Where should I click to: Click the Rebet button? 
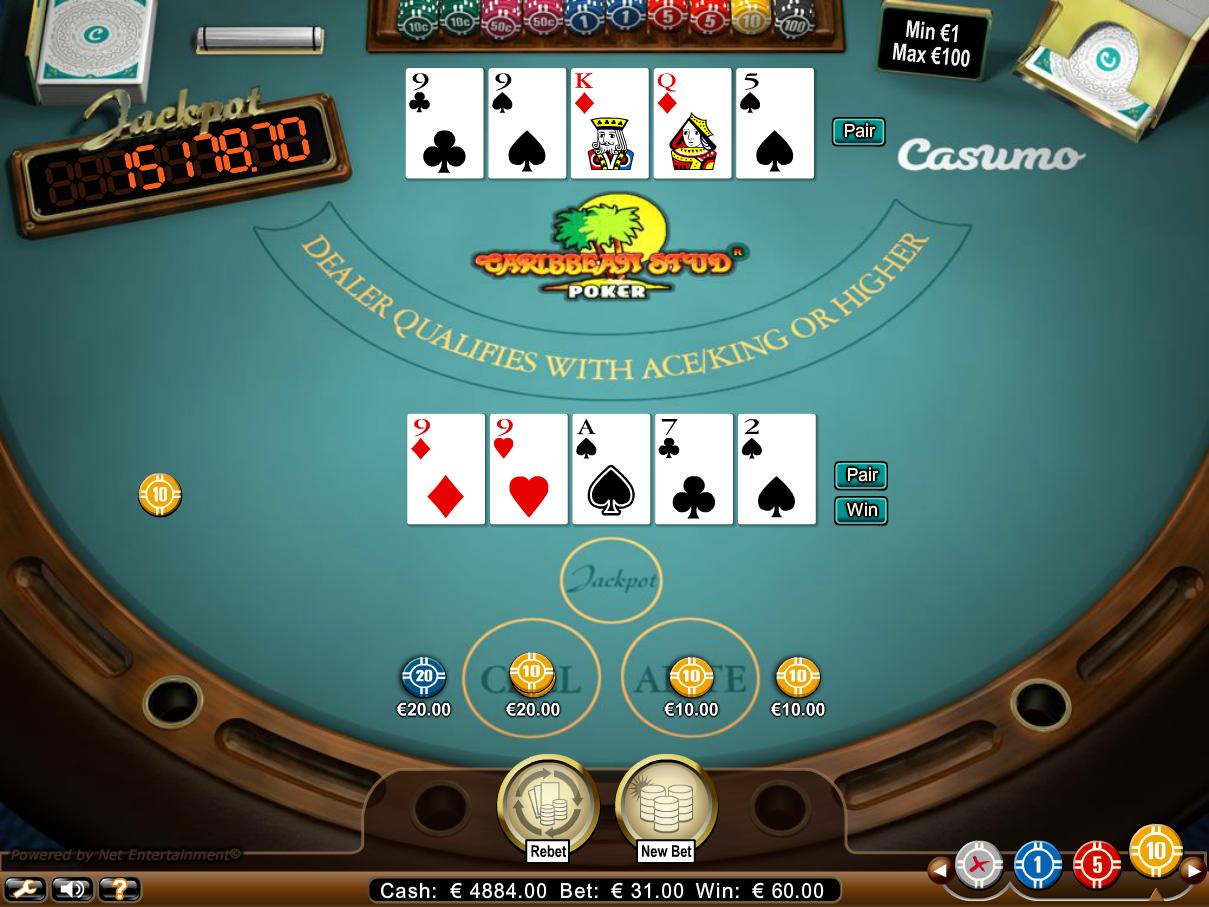tap(547, 803)
